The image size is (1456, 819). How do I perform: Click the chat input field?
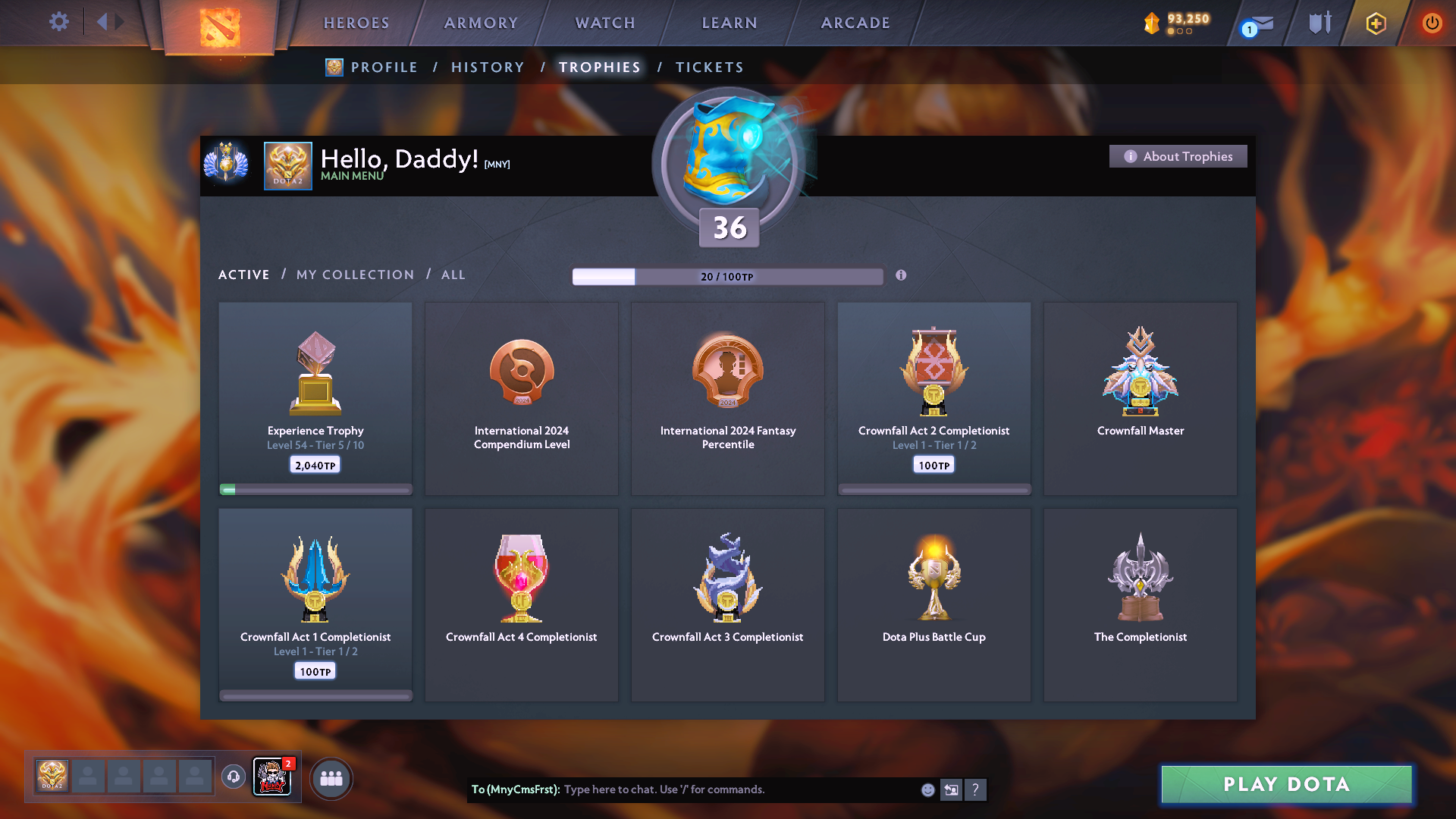[720, 789]
